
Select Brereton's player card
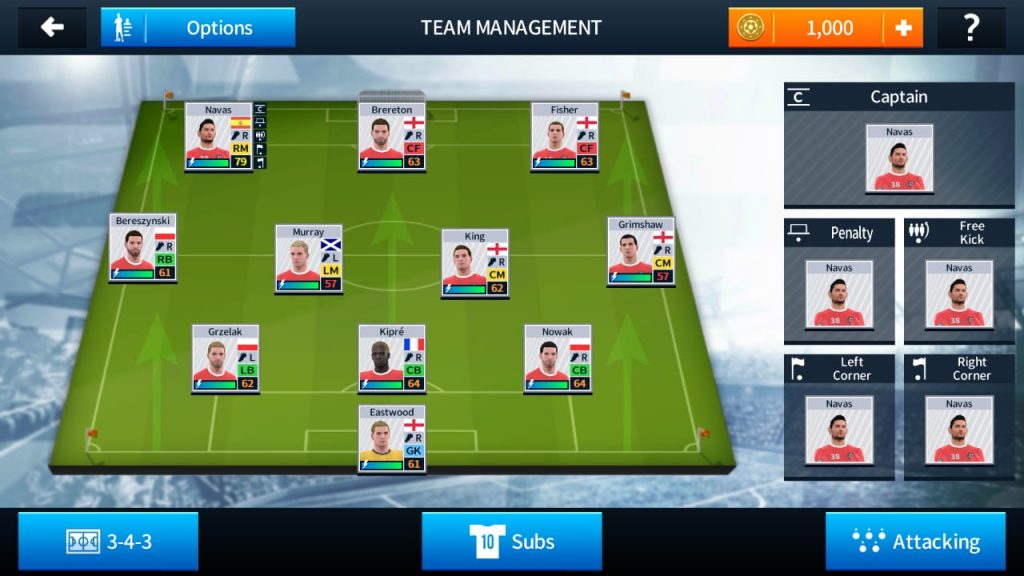392,136
